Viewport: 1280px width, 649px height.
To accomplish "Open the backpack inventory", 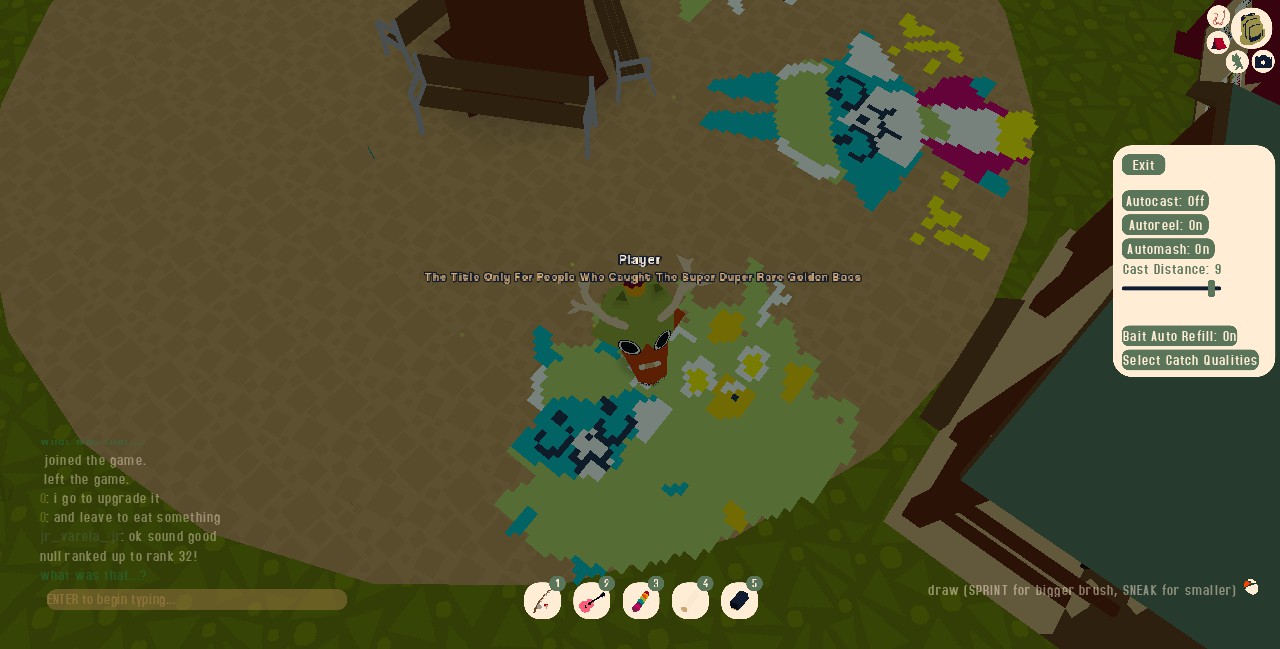I will [1252, 28].
